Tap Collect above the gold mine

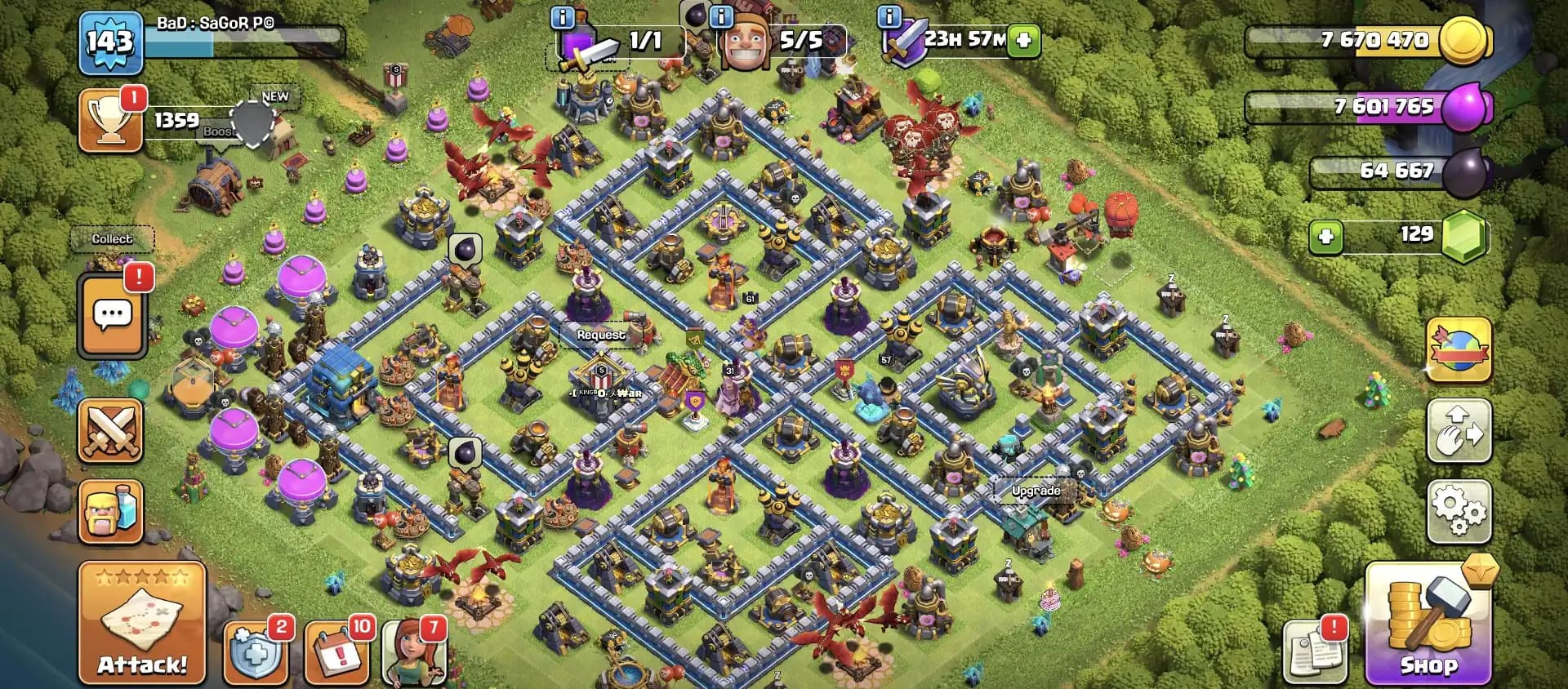click(113, 238)
